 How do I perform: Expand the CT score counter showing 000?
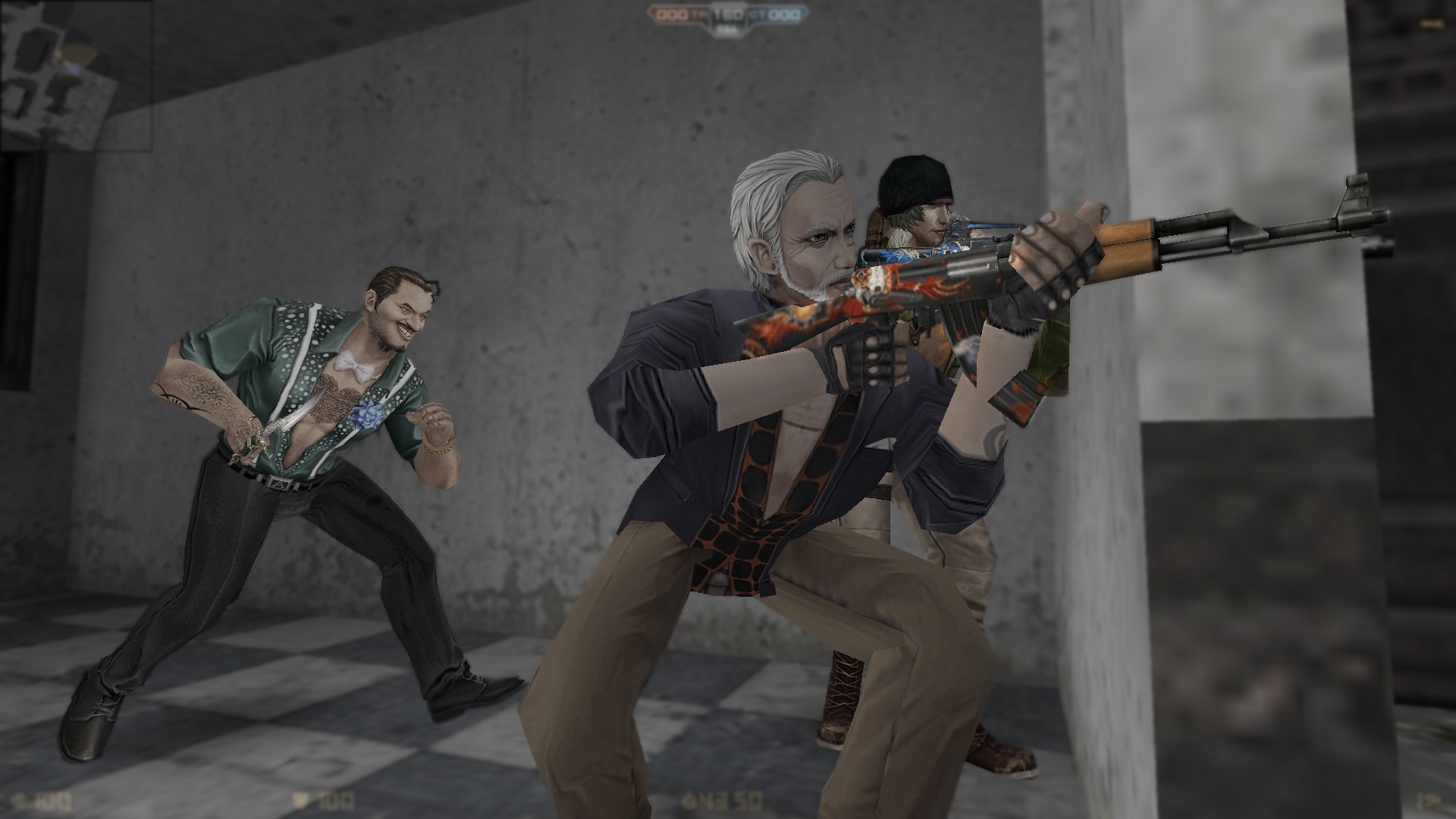tap(783, 13)
